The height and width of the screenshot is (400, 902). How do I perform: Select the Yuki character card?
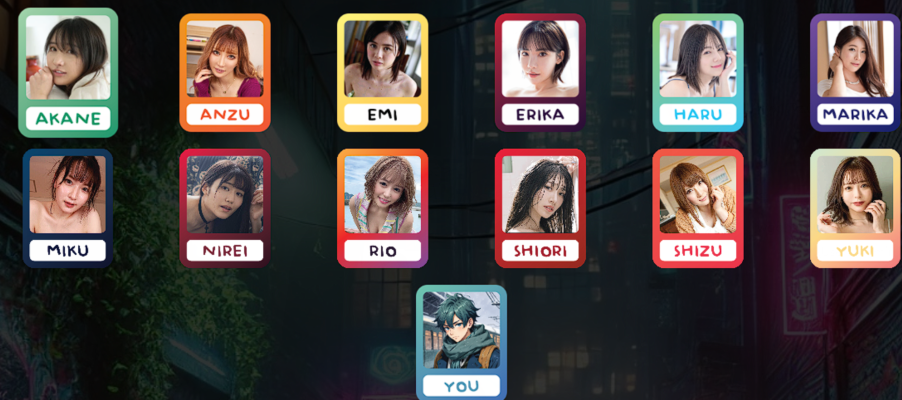855,208
